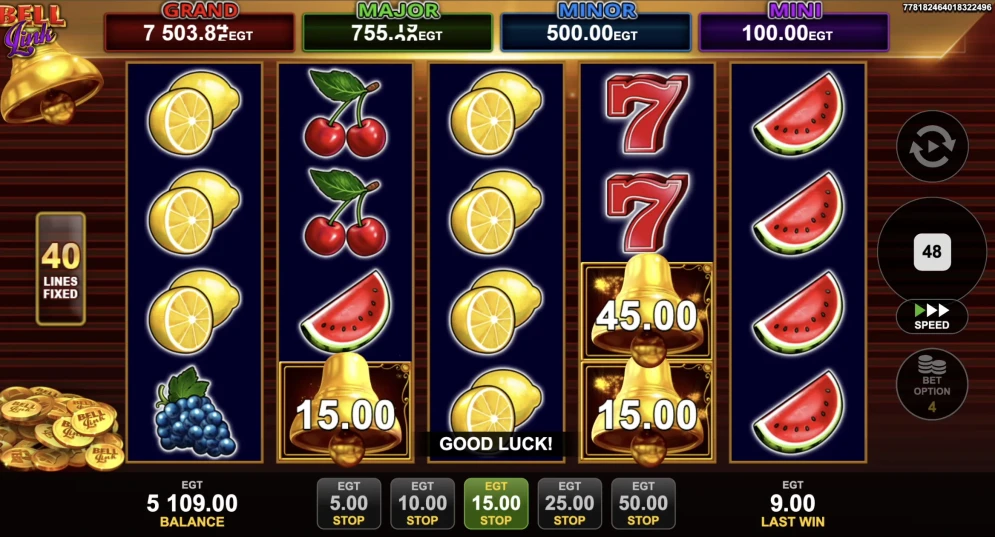The height and width of the screenshot is (537, 995).
Task: Open the 40 Lines Fixed panel
Action: 61,269
